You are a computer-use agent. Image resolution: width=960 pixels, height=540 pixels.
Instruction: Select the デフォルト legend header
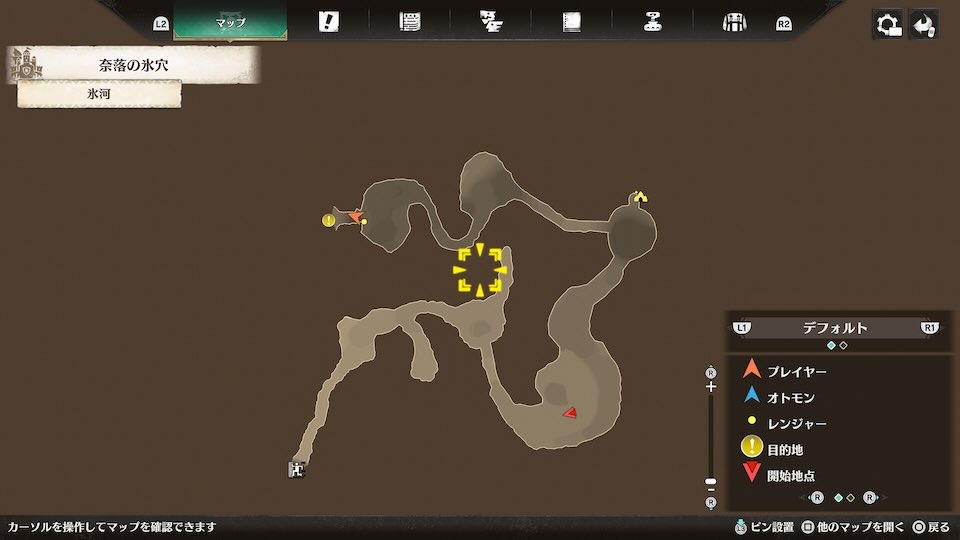pyautogui.click(x=835, y=328)
